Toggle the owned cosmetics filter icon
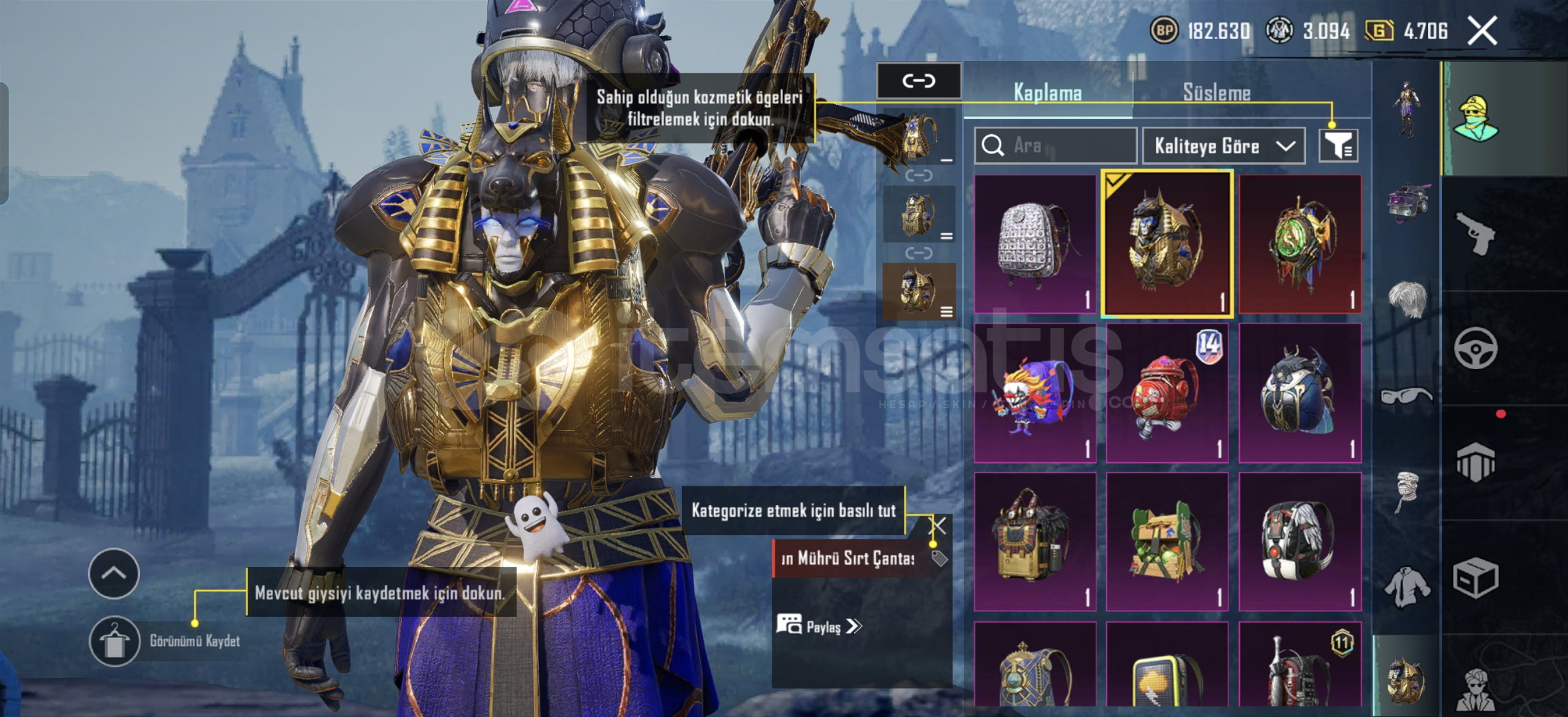The height and width of the screenshot is (717, 1568). coord(1338,145)
